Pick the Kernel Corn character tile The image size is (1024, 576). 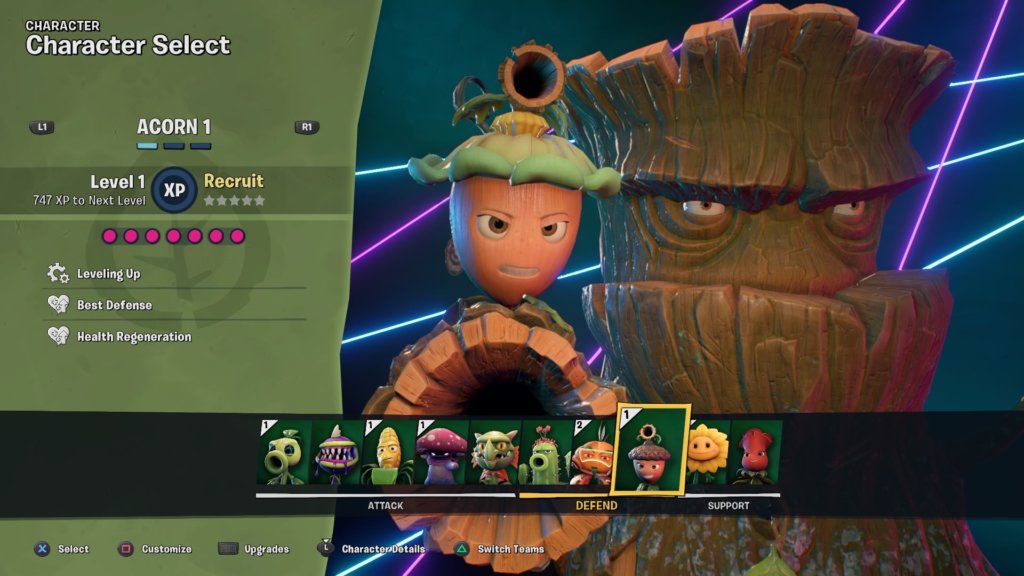click(x=388, y=453)
